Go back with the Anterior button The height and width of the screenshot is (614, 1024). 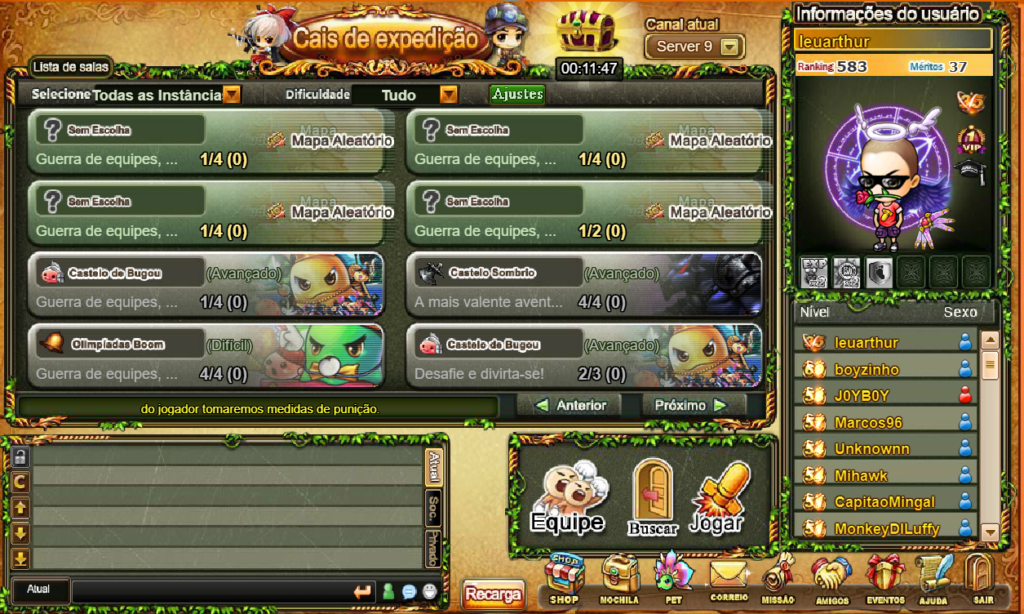[x=571, y=406]
